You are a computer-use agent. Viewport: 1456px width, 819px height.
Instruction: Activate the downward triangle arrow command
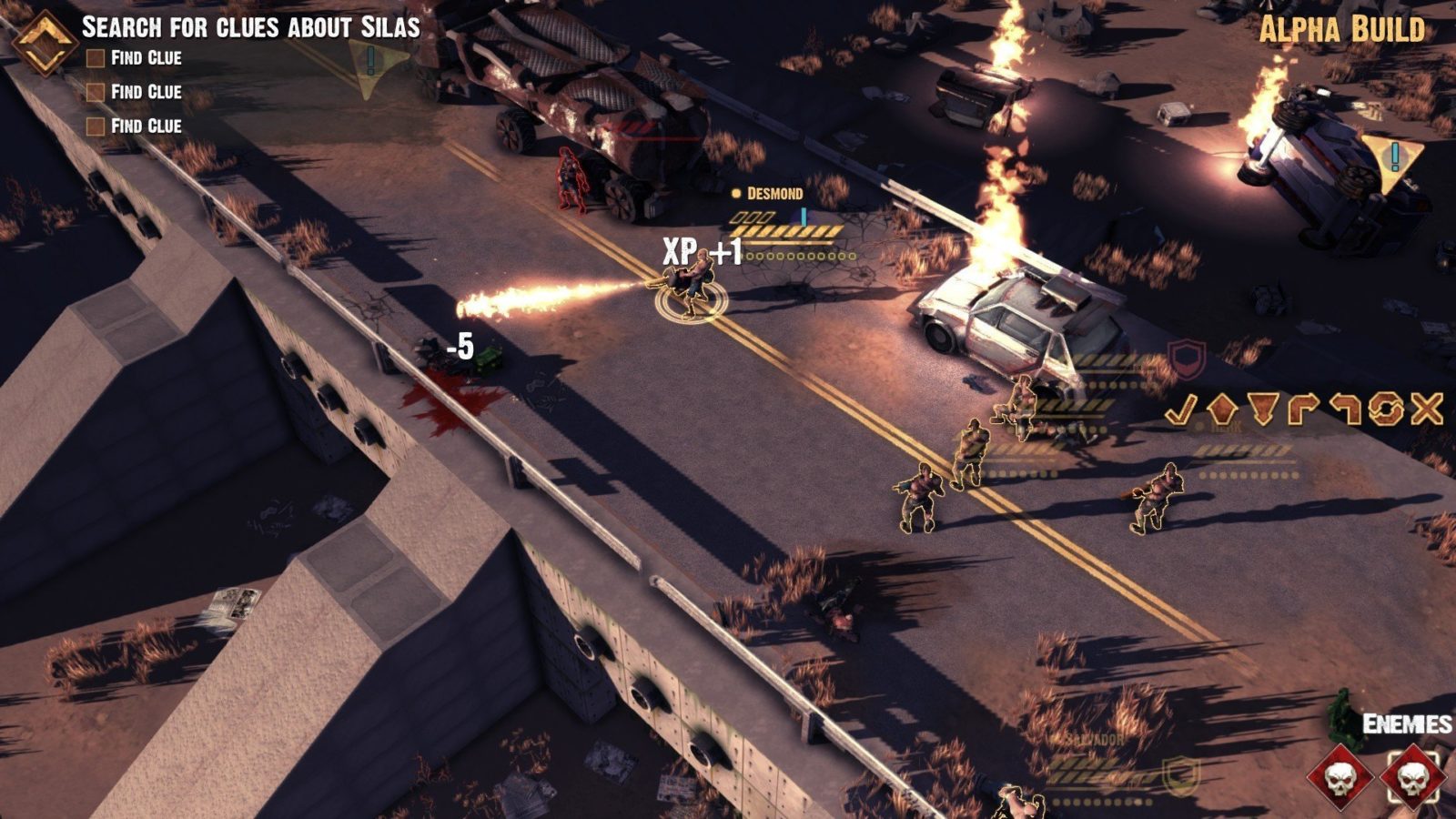[x=1263, y=410]
